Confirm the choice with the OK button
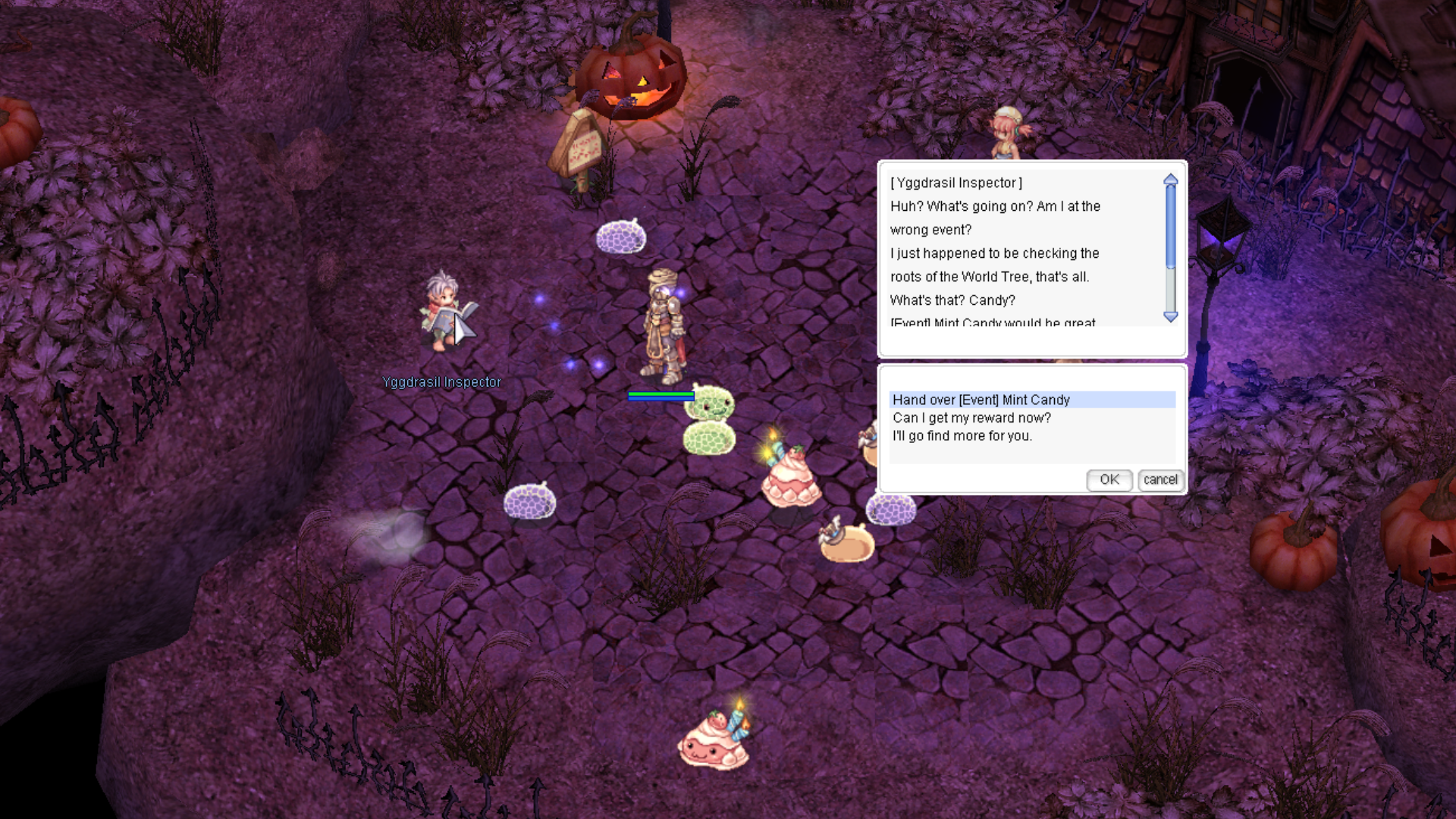Screen dimensions: 1456x819 (x=1109, y=479)
